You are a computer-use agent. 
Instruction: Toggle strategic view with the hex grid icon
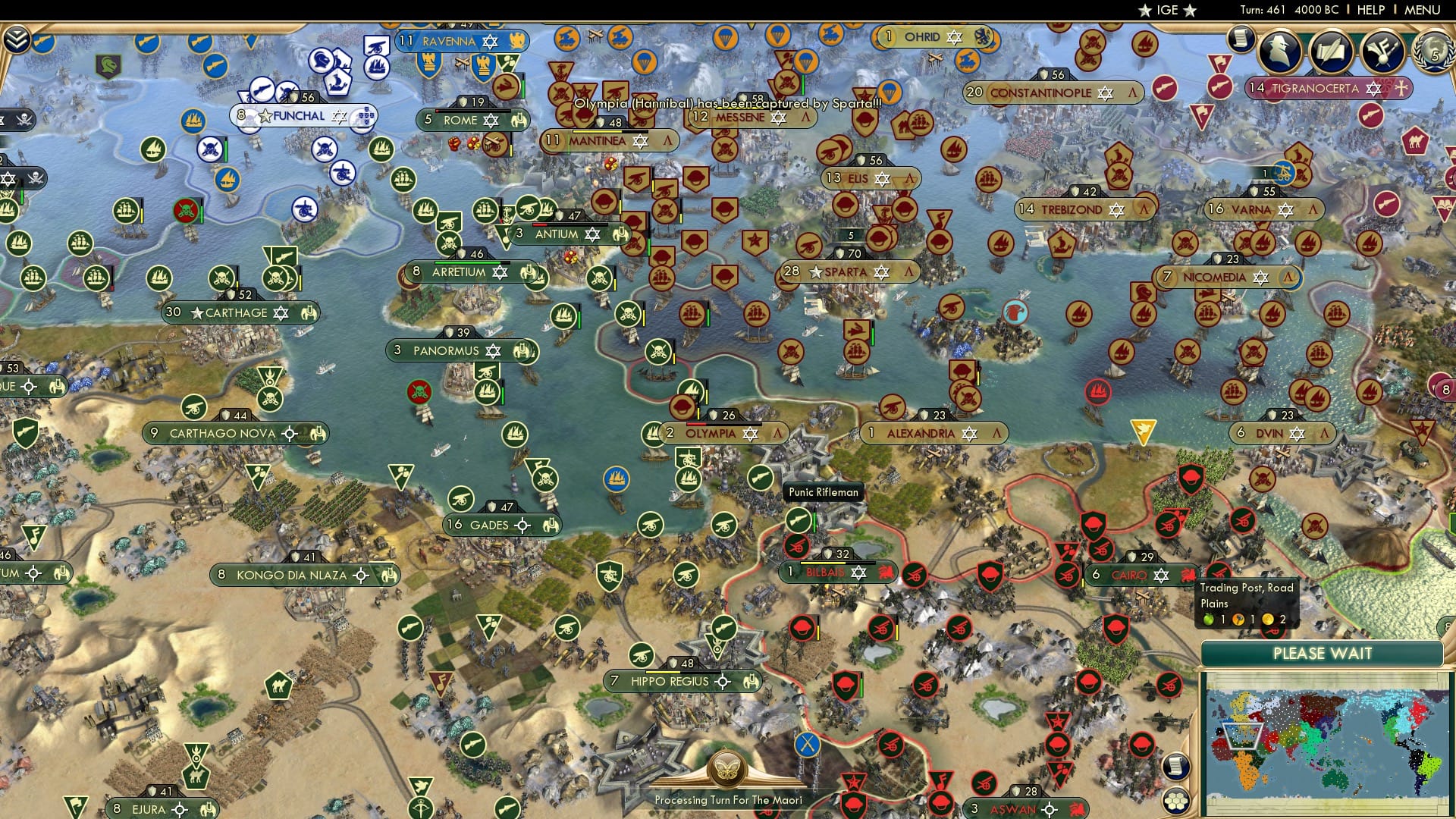1176,802
